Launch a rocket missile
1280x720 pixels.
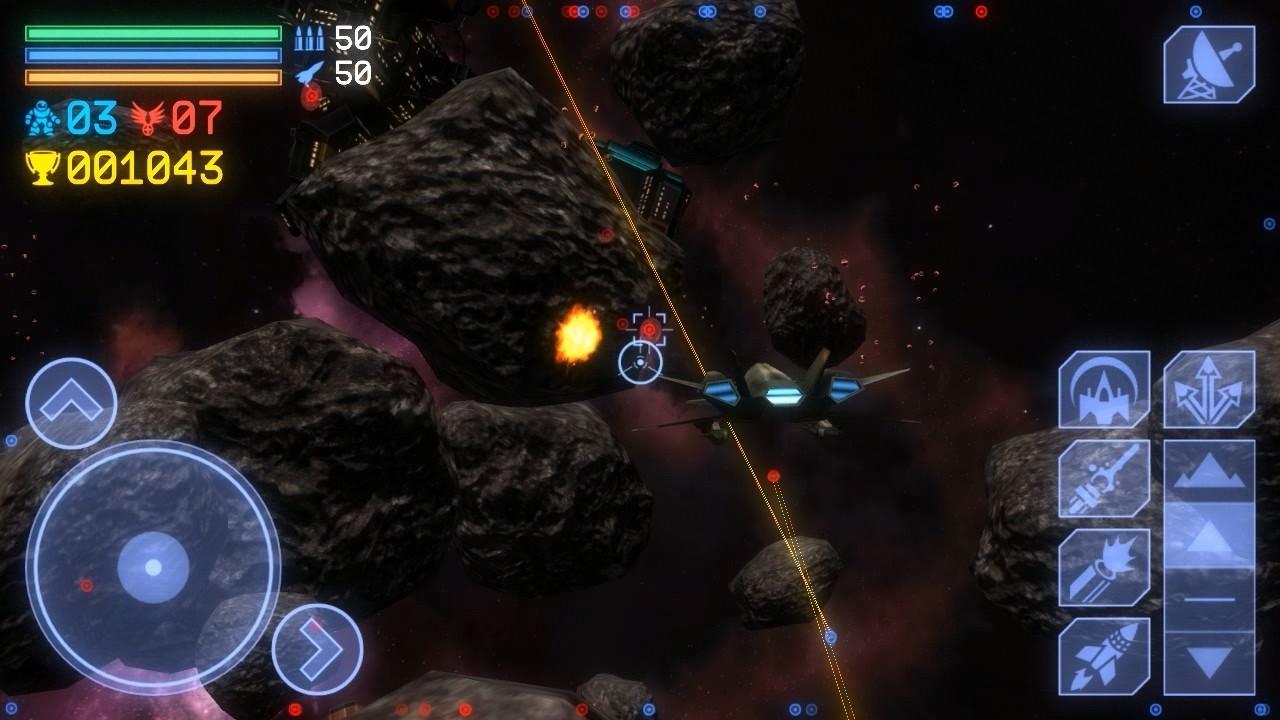pos(1103,656)
